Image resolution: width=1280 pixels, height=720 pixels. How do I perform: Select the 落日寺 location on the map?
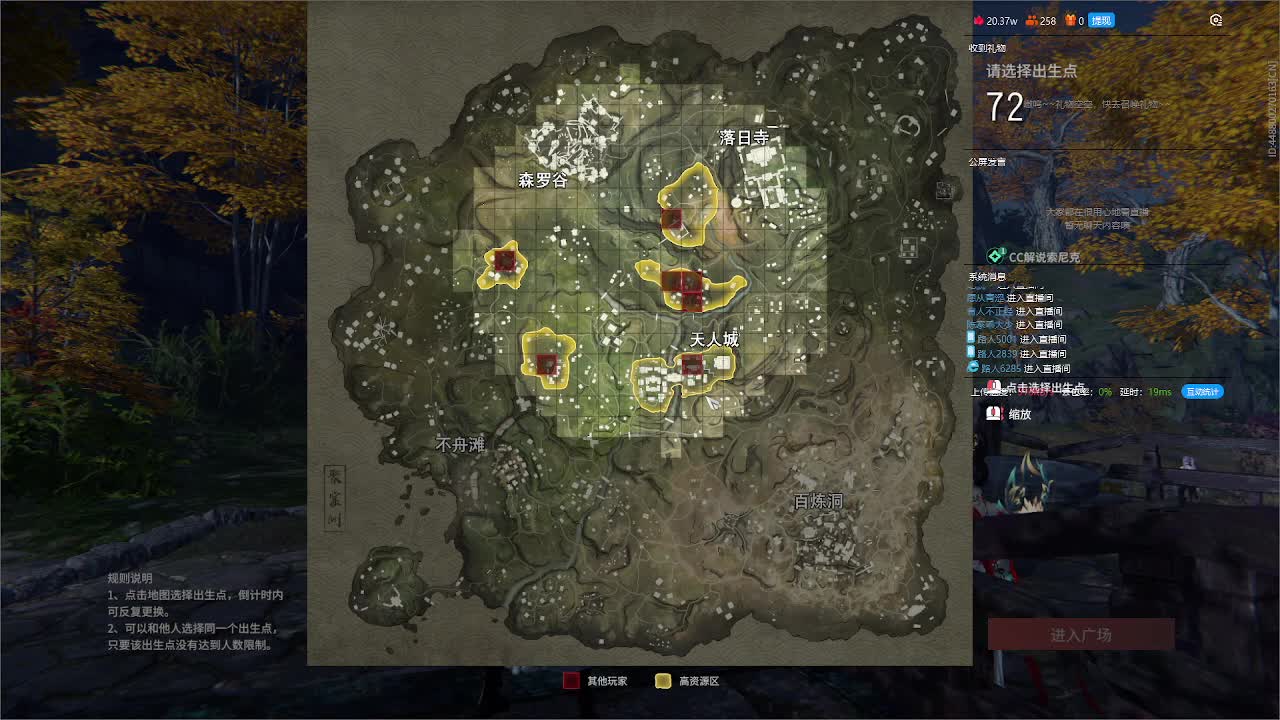(x=744, y=139)
